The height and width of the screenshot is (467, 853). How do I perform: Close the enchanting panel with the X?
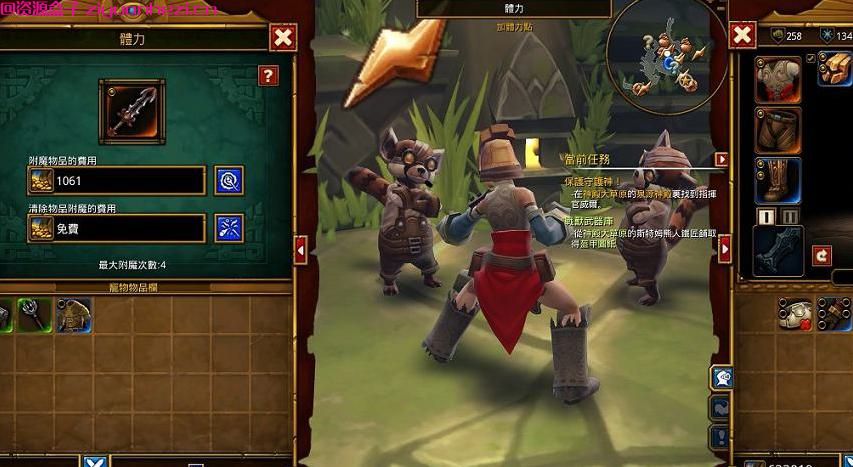tap(283, 39)
